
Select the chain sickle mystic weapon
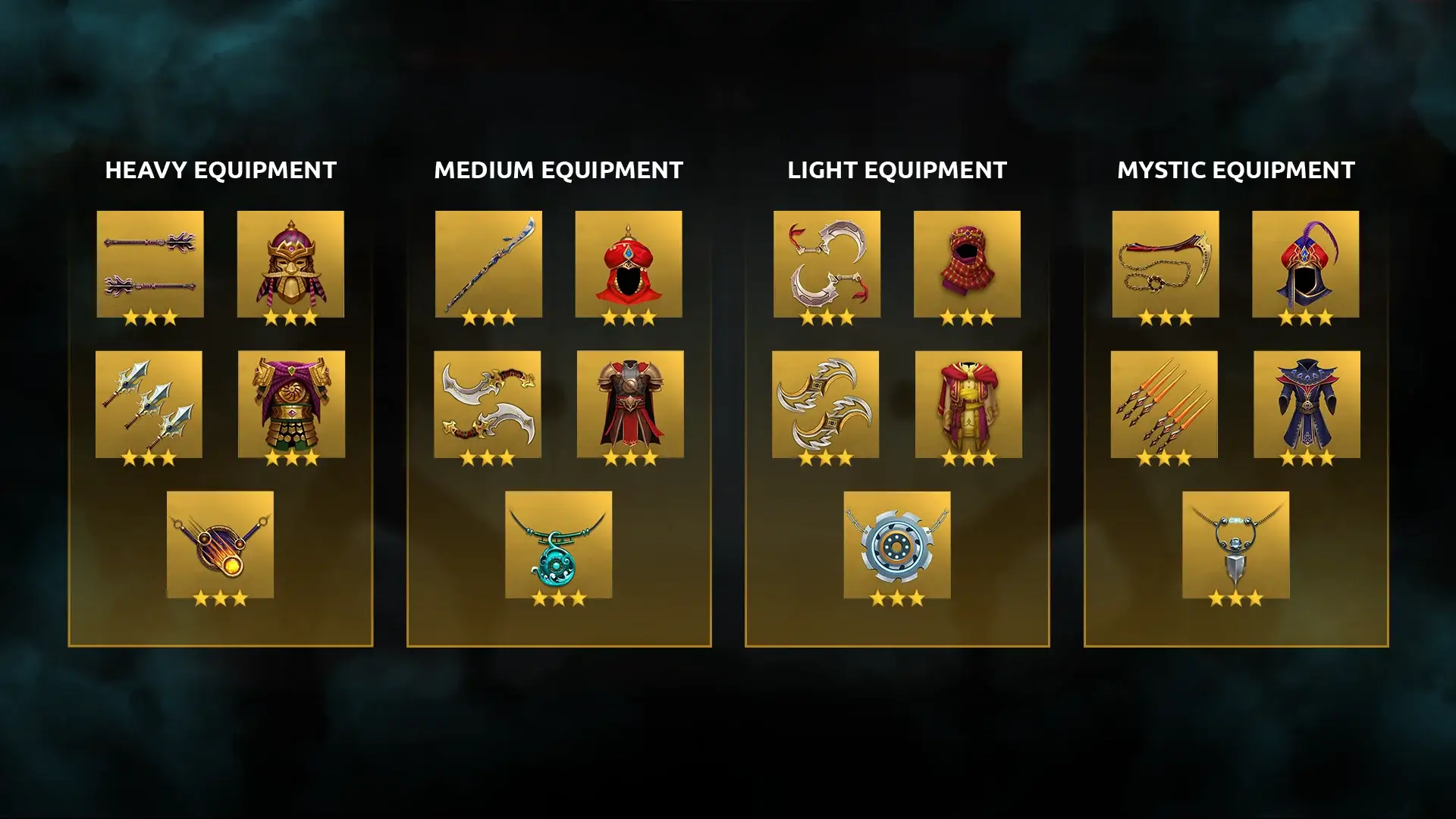(1166, 264)
